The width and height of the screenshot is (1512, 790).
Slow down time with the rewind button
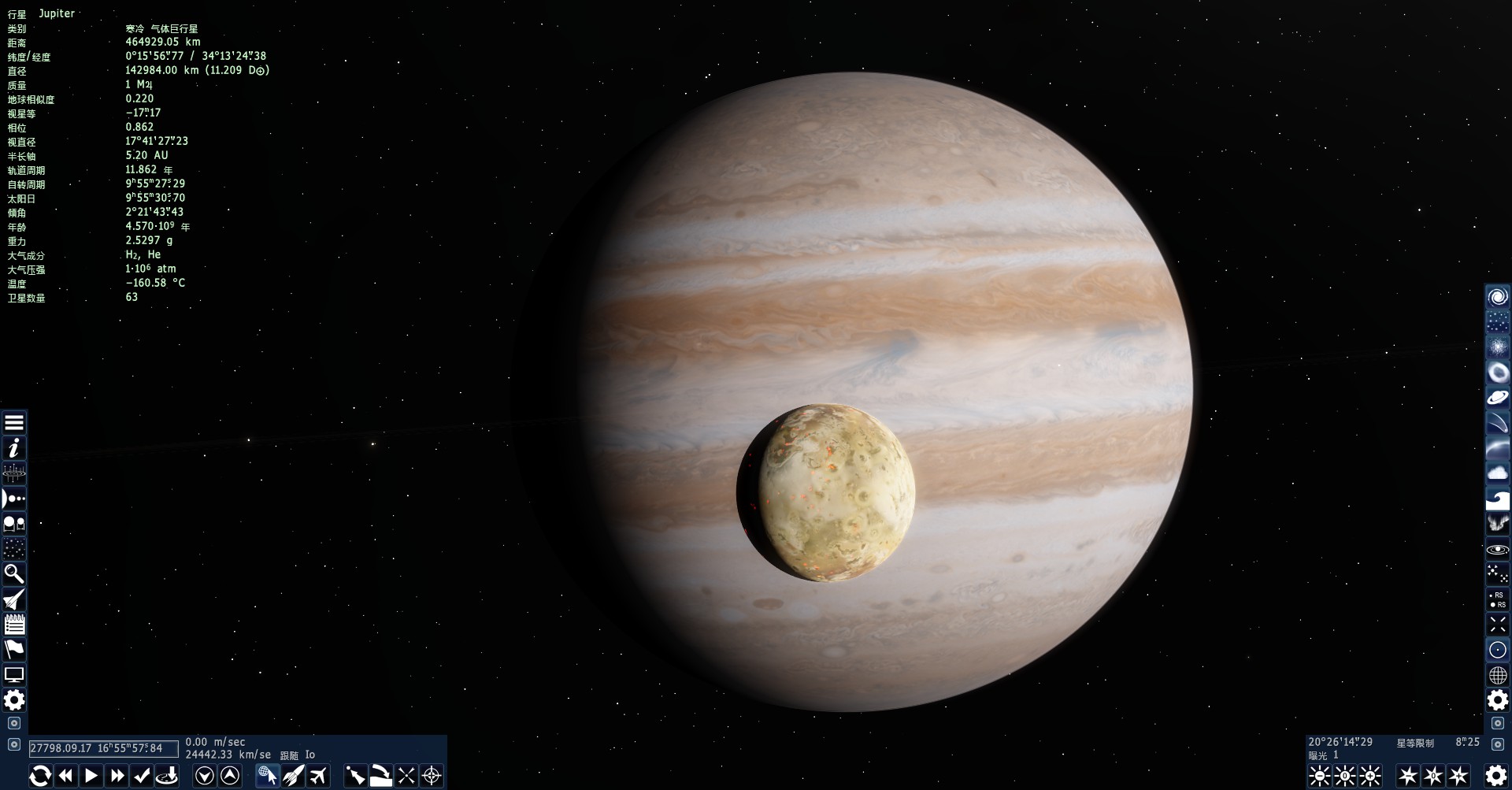[66, 776]
